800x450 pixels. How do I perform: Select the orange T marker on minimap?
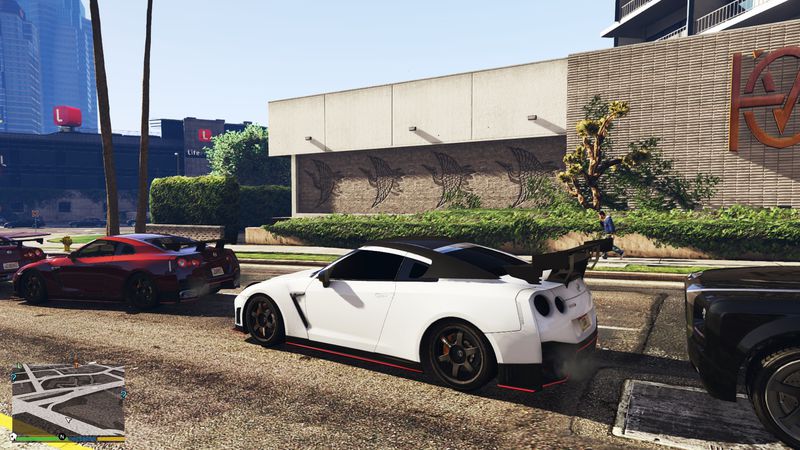pos(76,365)
